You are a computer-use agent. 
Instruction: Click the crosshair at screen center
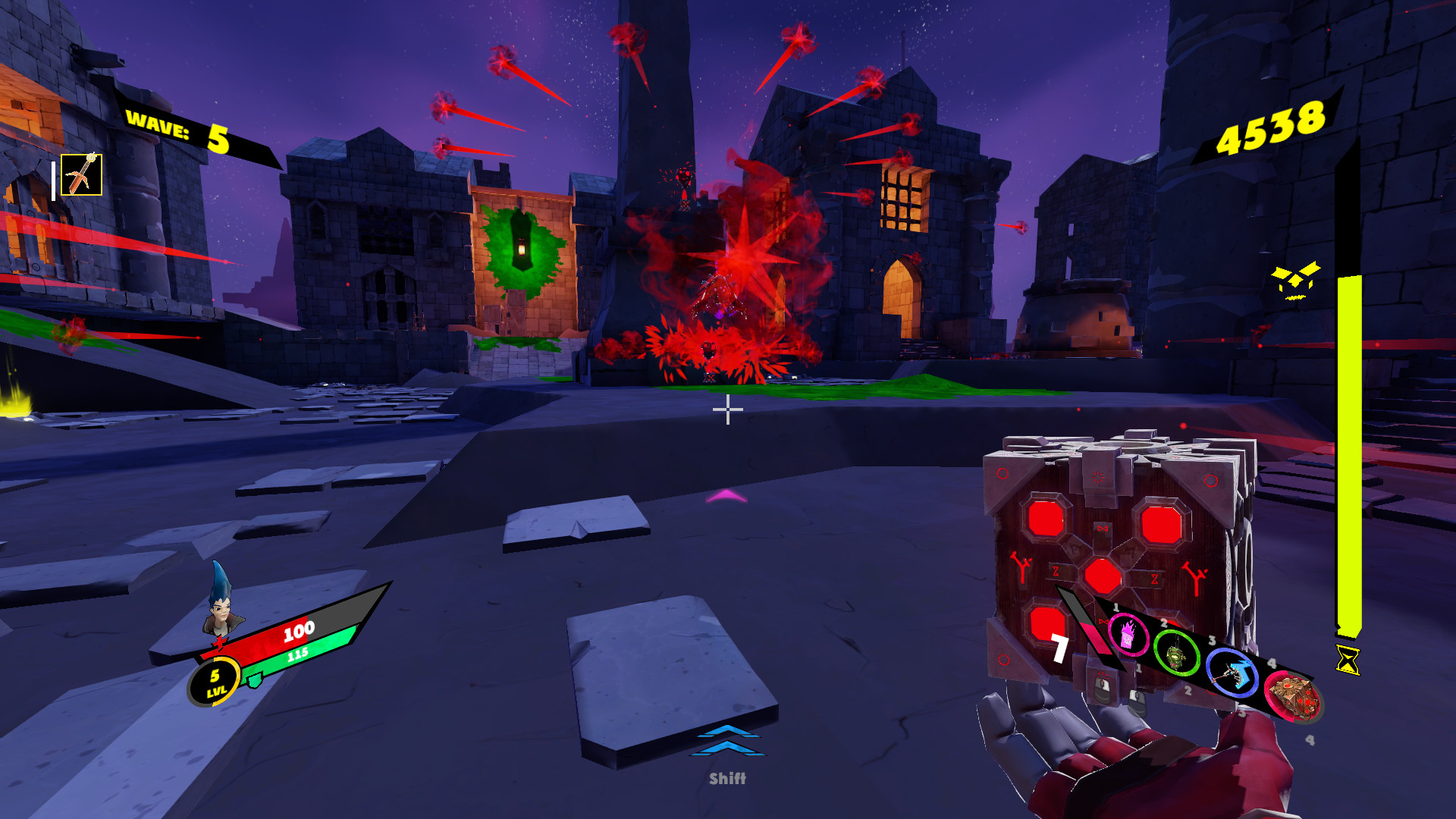point(727,409)
